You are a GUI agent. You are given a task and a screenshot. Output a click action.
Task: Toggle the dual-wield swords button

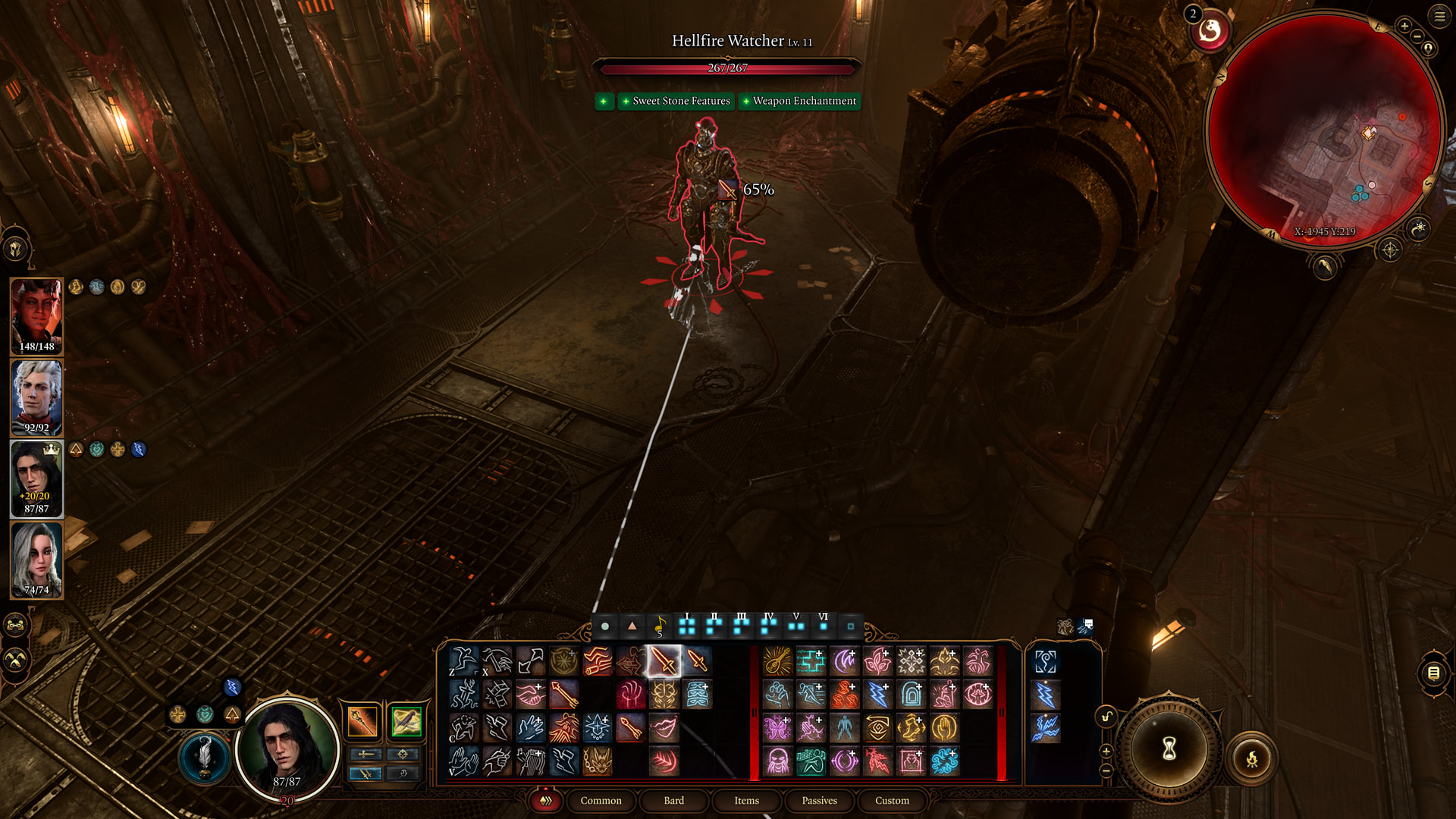tap(365, 773)
